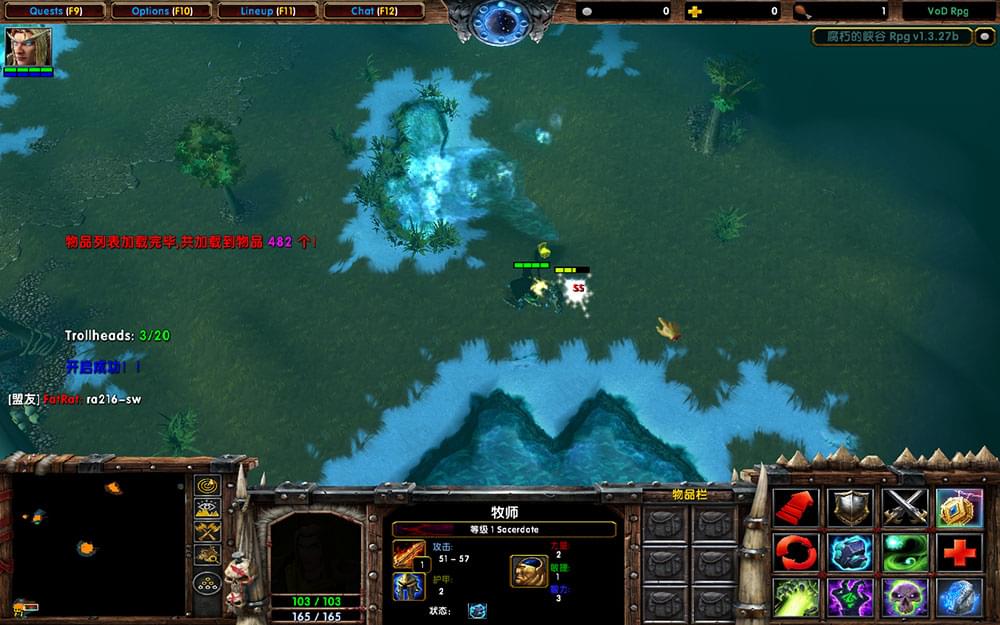
Task: Cast the purple skull ability
Action: (905, 597)
